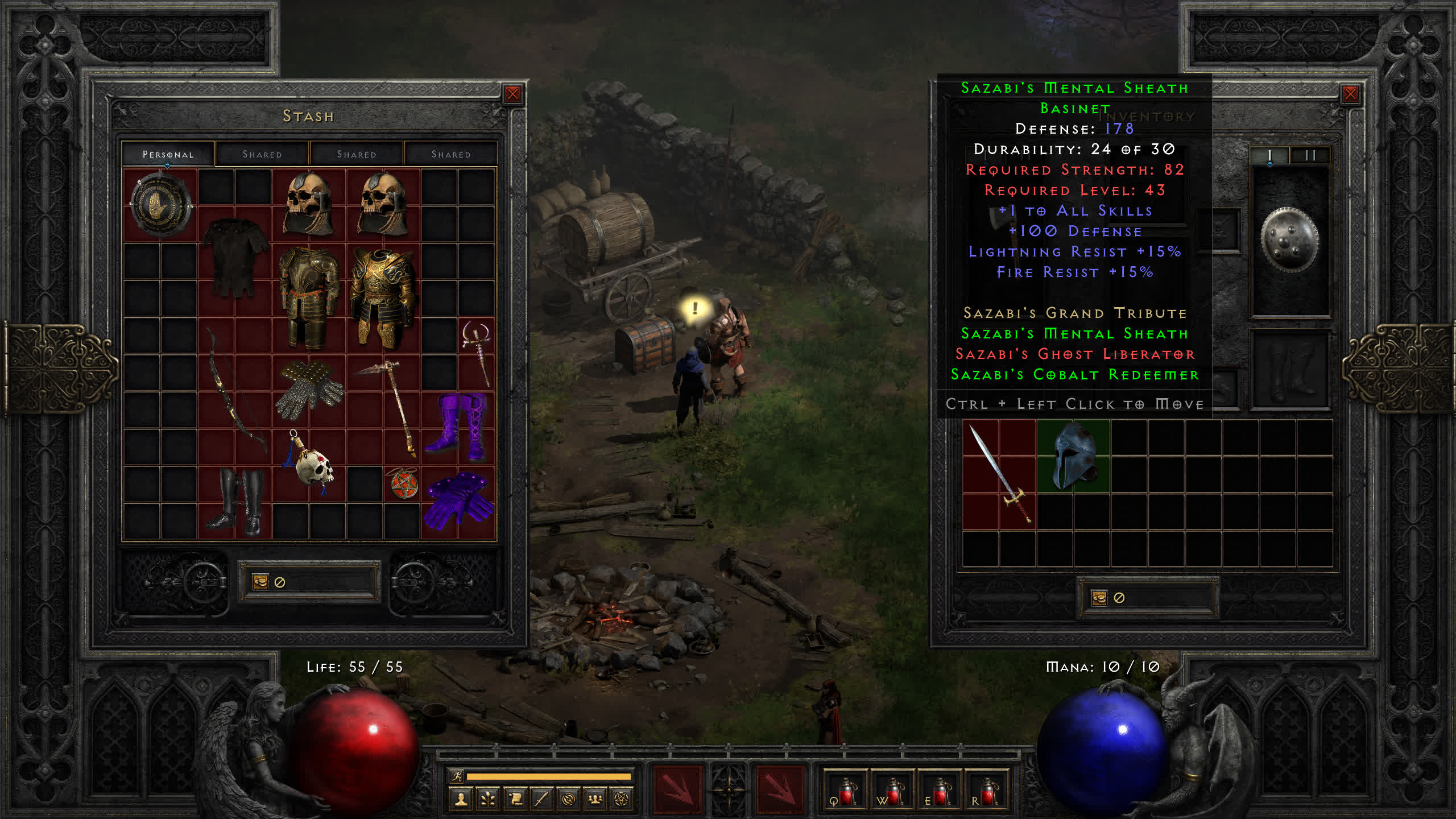
Task: Pick up the red pentagram amulet
Action: coord(404,484)
